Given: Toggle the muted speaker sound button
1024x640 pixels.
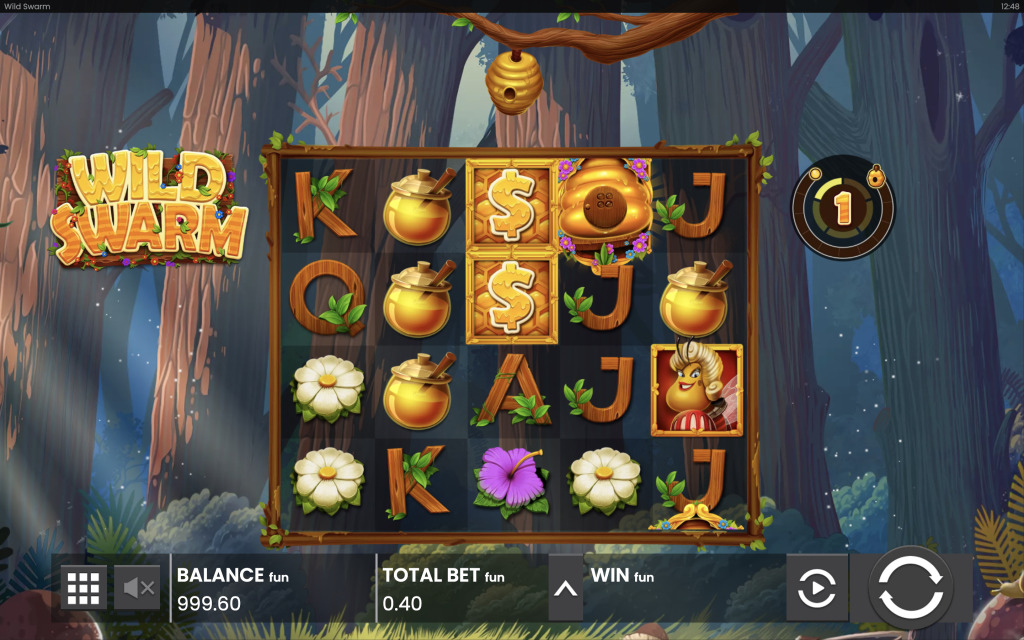Looking at the screenshot, I should [138, 588].
